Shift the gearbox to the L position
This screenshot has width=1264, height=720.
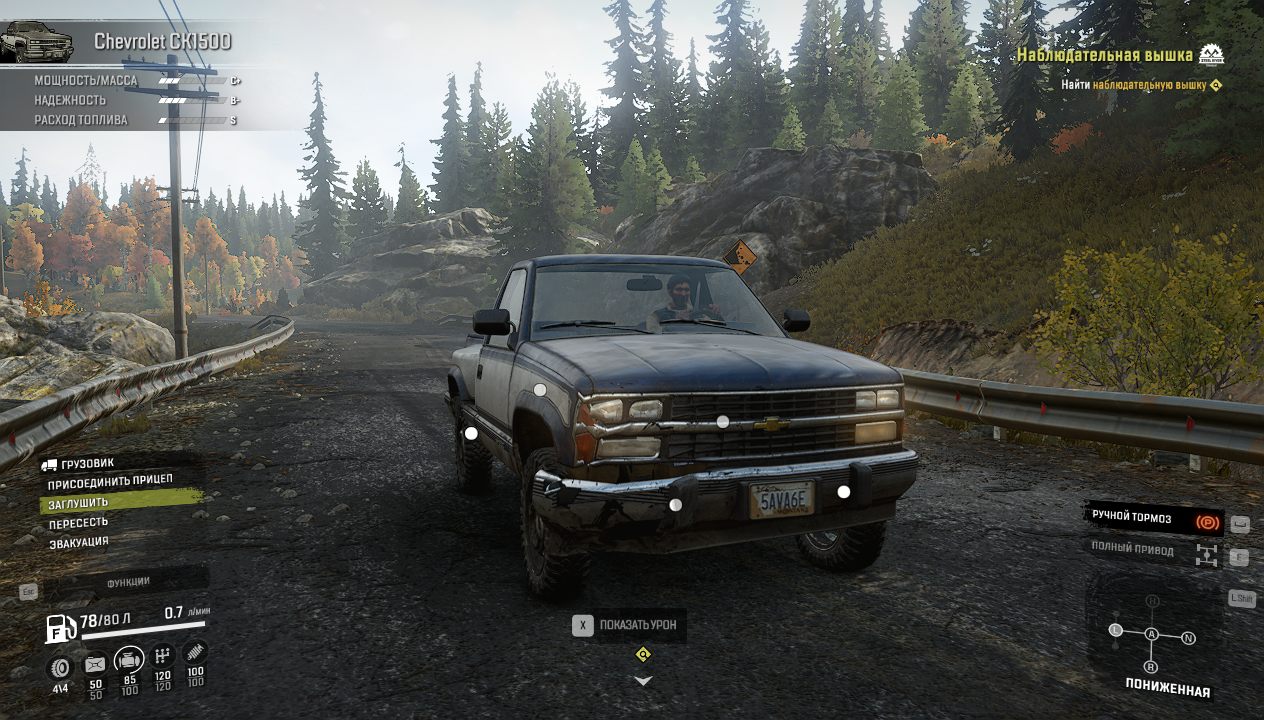(1115, 630)
